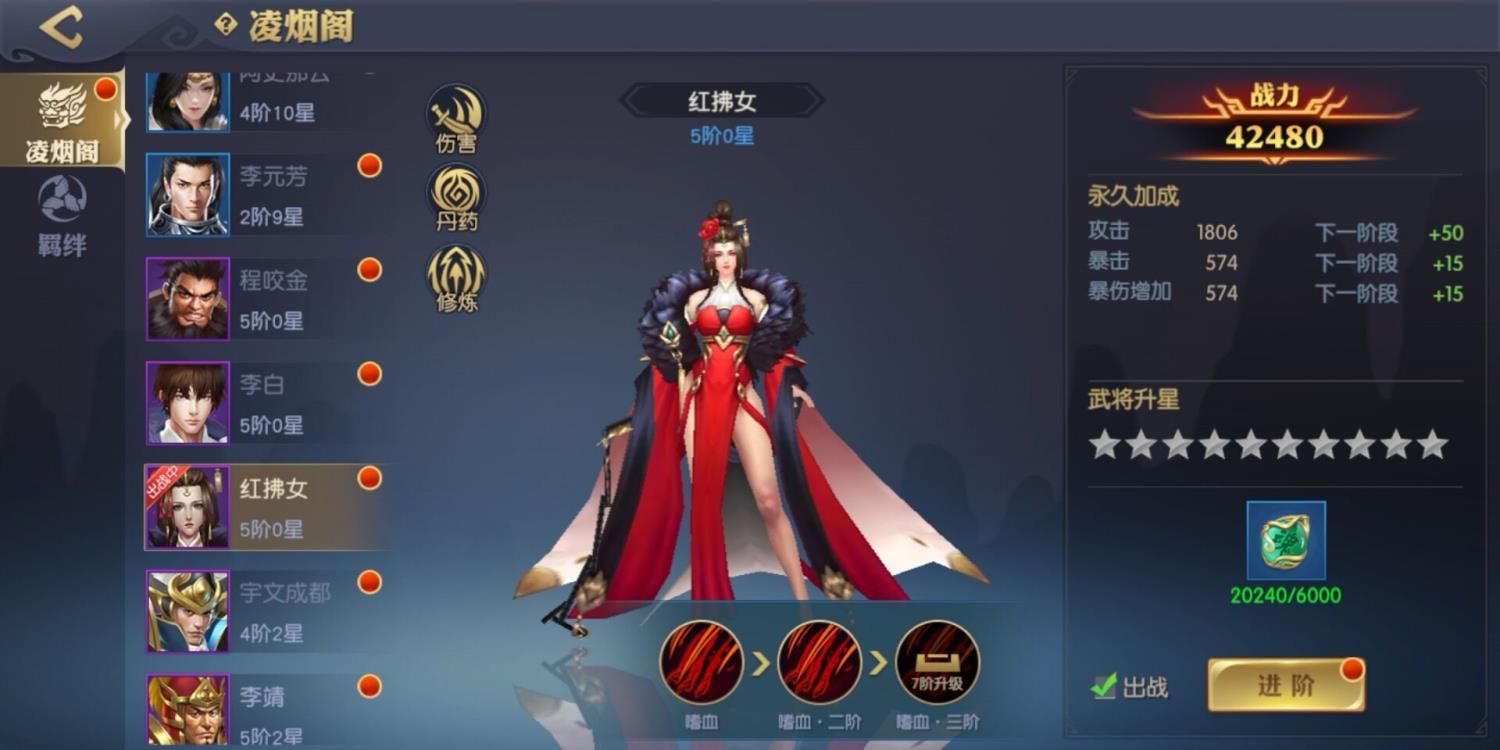Image resolution: width=1500 pixels, height=750 pixels.
Task: Go back with the arrow button
Action: click(x=60, y=27)
